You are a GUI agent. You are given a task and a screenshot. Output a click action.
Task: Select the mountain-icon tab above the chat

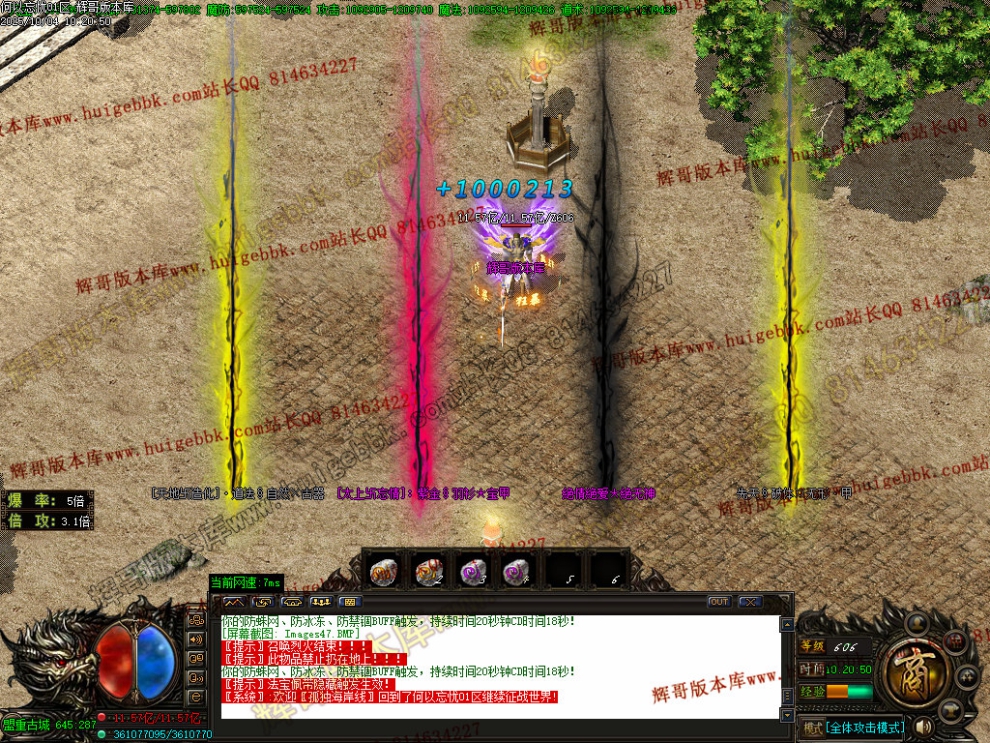234,602
